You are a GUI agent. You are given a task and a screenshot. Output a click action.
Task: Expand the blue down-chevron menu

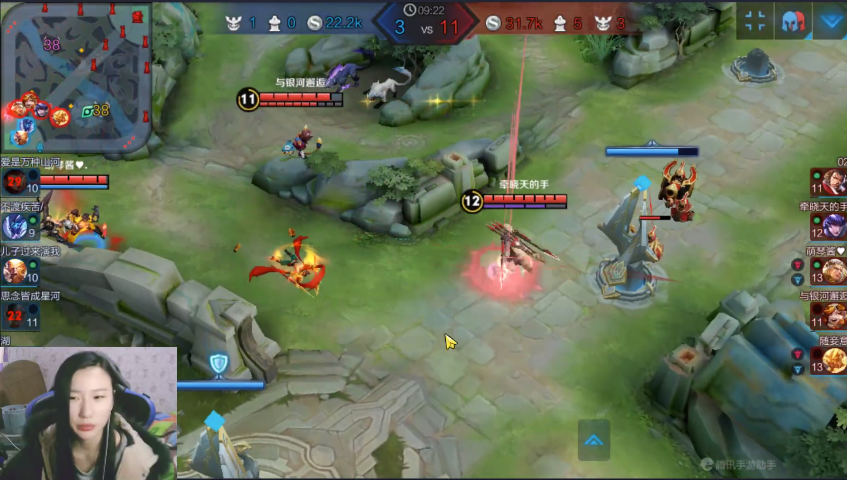(830, 21)
